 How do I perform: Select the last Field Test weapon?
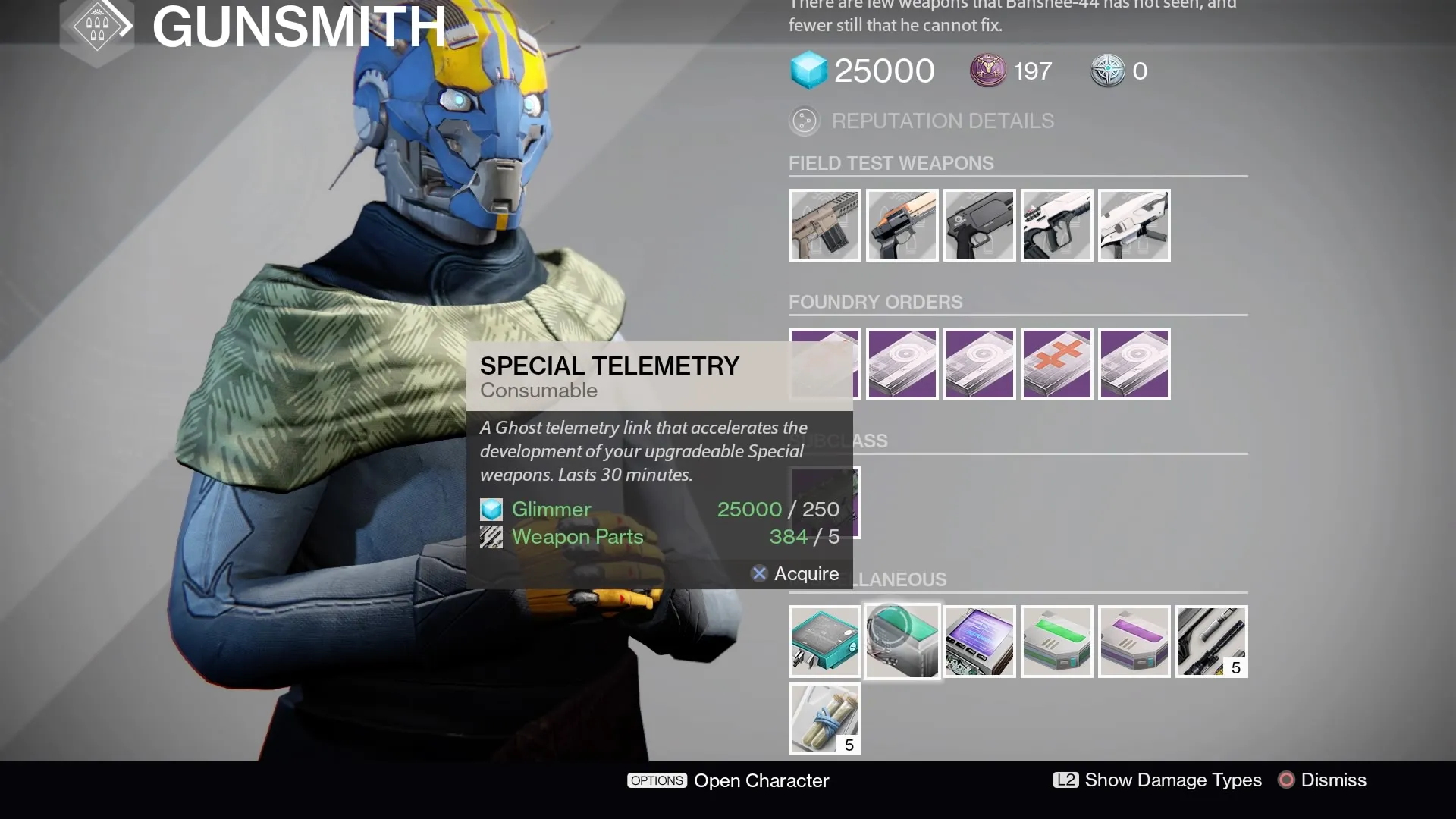[x=1134, y=224]
